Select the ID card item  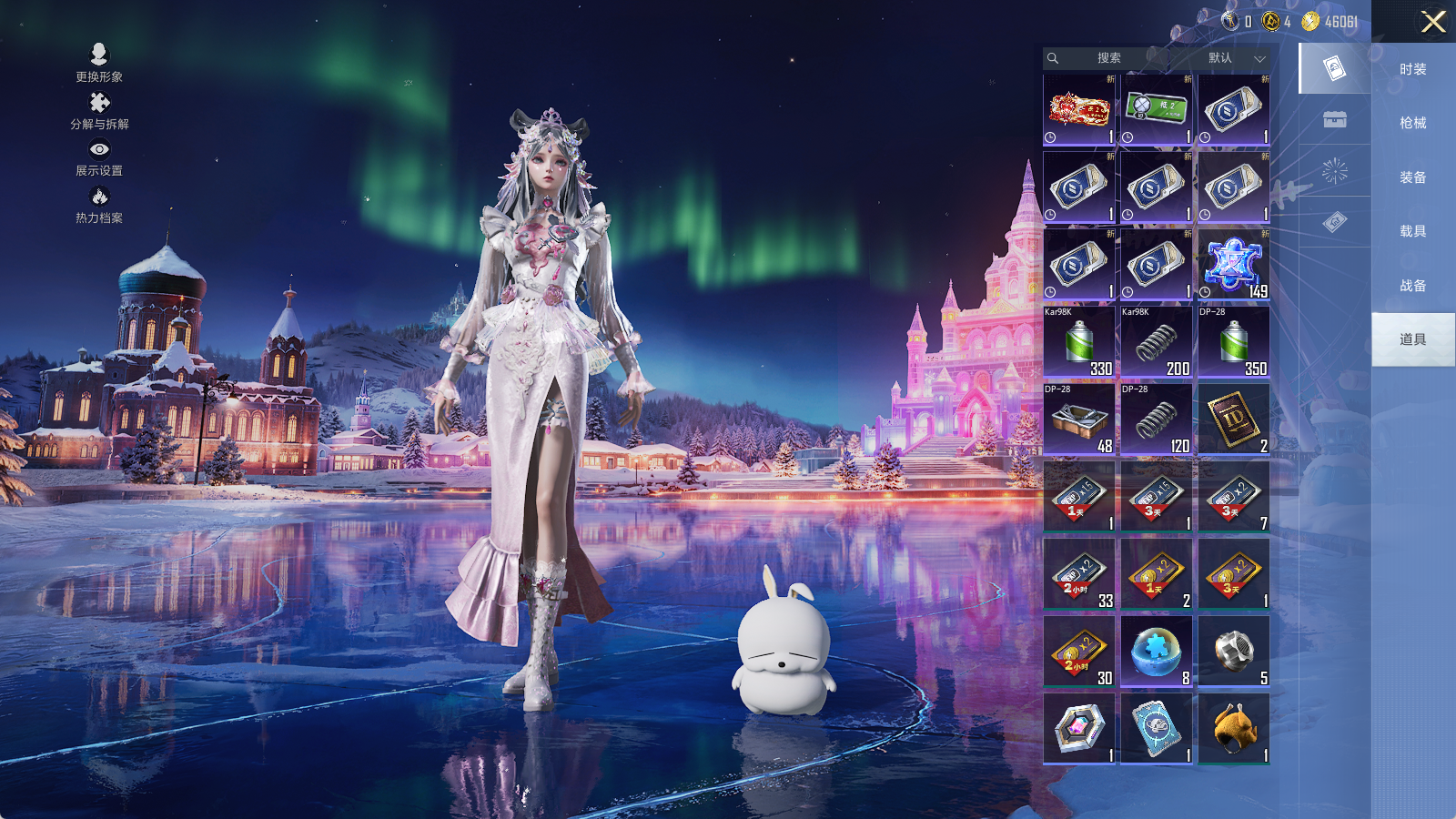1233,420
